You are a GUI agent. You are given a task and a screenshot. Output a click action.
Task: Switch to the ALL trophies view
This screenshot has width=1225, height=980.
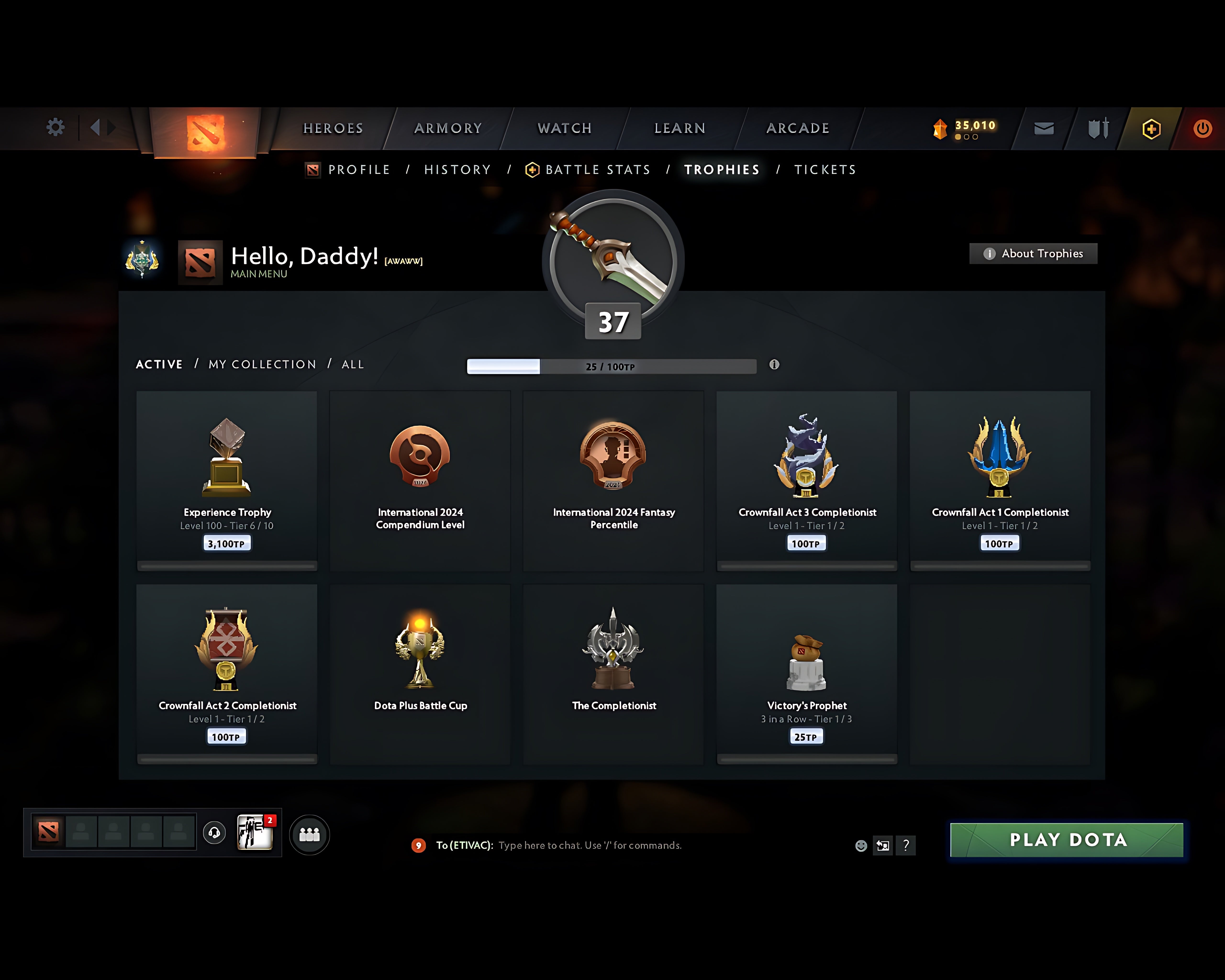[352, 364]
